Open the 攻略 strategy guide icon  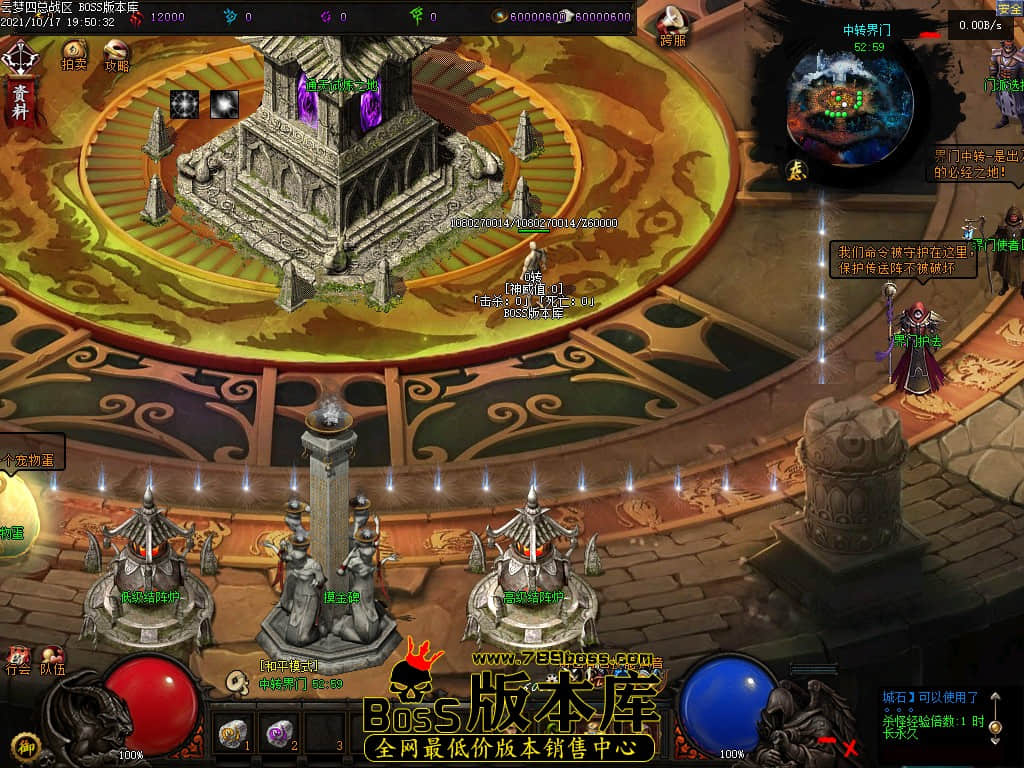117,54
